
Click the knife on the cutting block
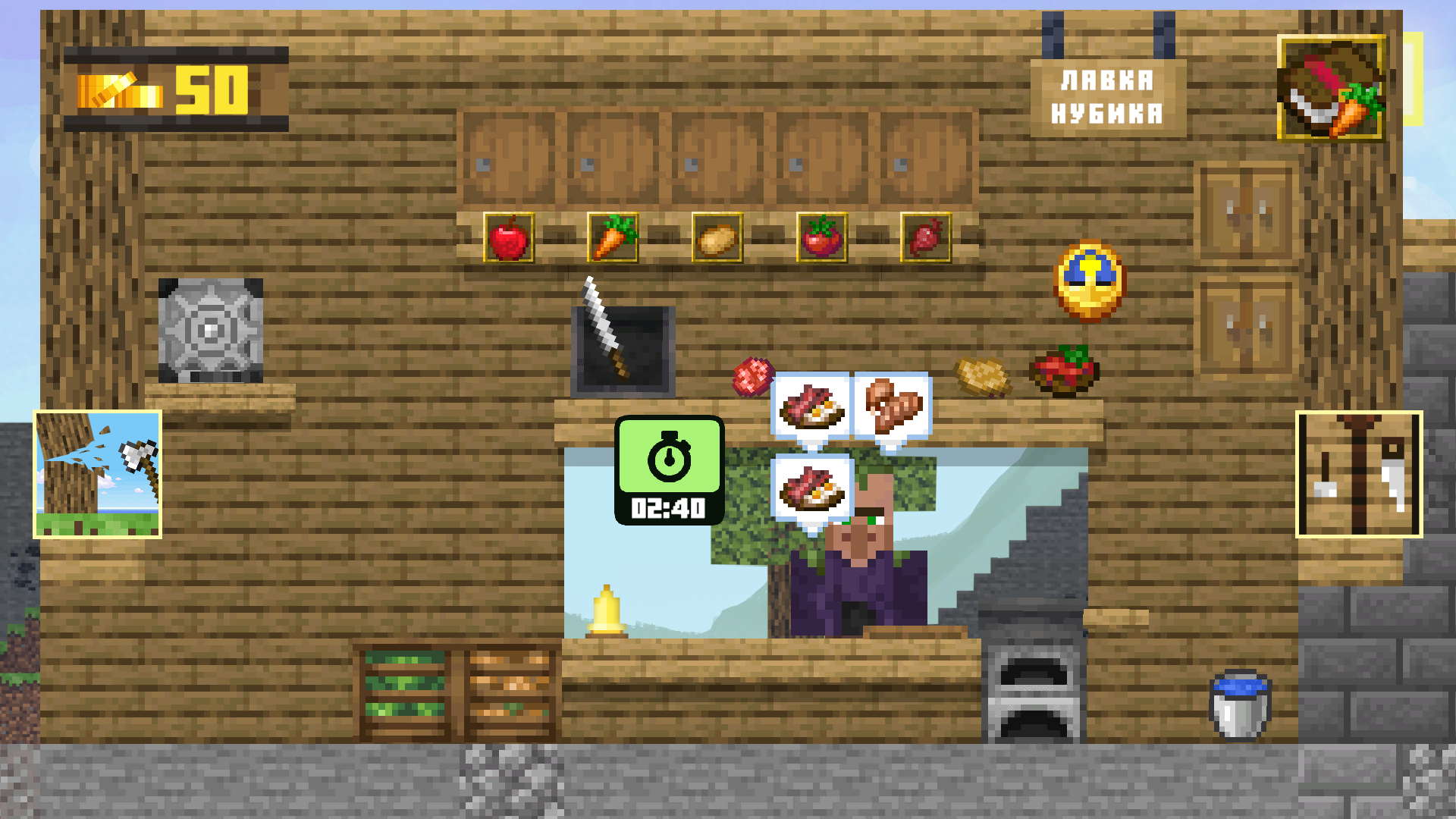point(607,334)
